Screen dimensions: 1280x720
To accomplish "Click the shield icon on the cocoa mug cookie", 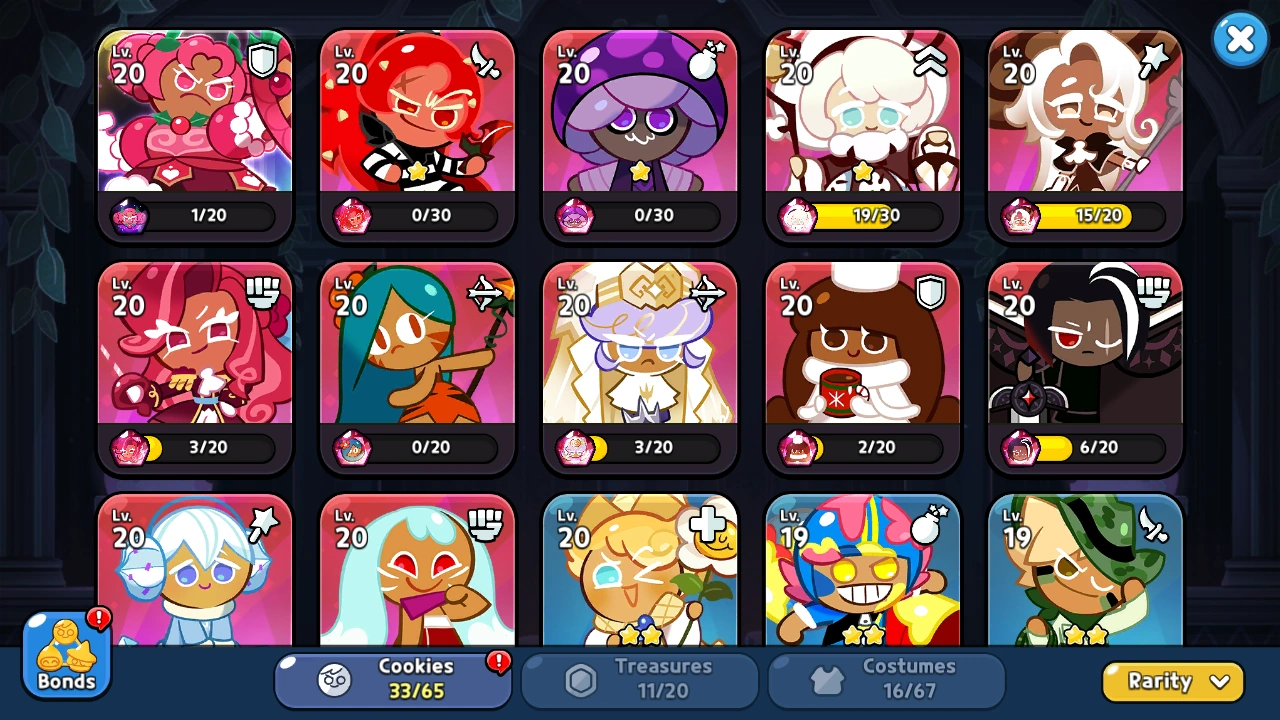I will click(x=928, y=292).
